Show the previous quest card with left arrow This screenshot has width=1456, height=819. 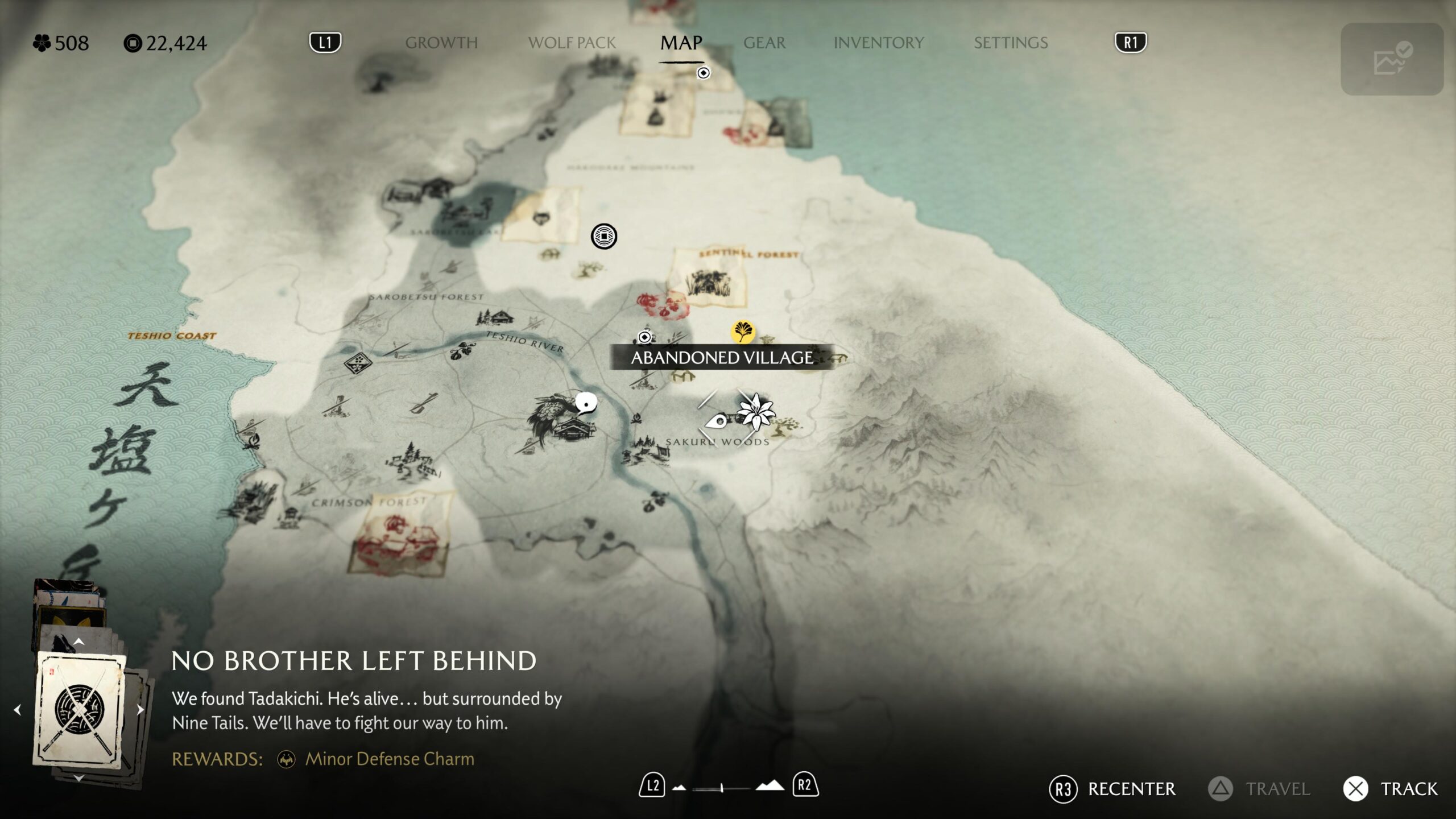[17, 710]
